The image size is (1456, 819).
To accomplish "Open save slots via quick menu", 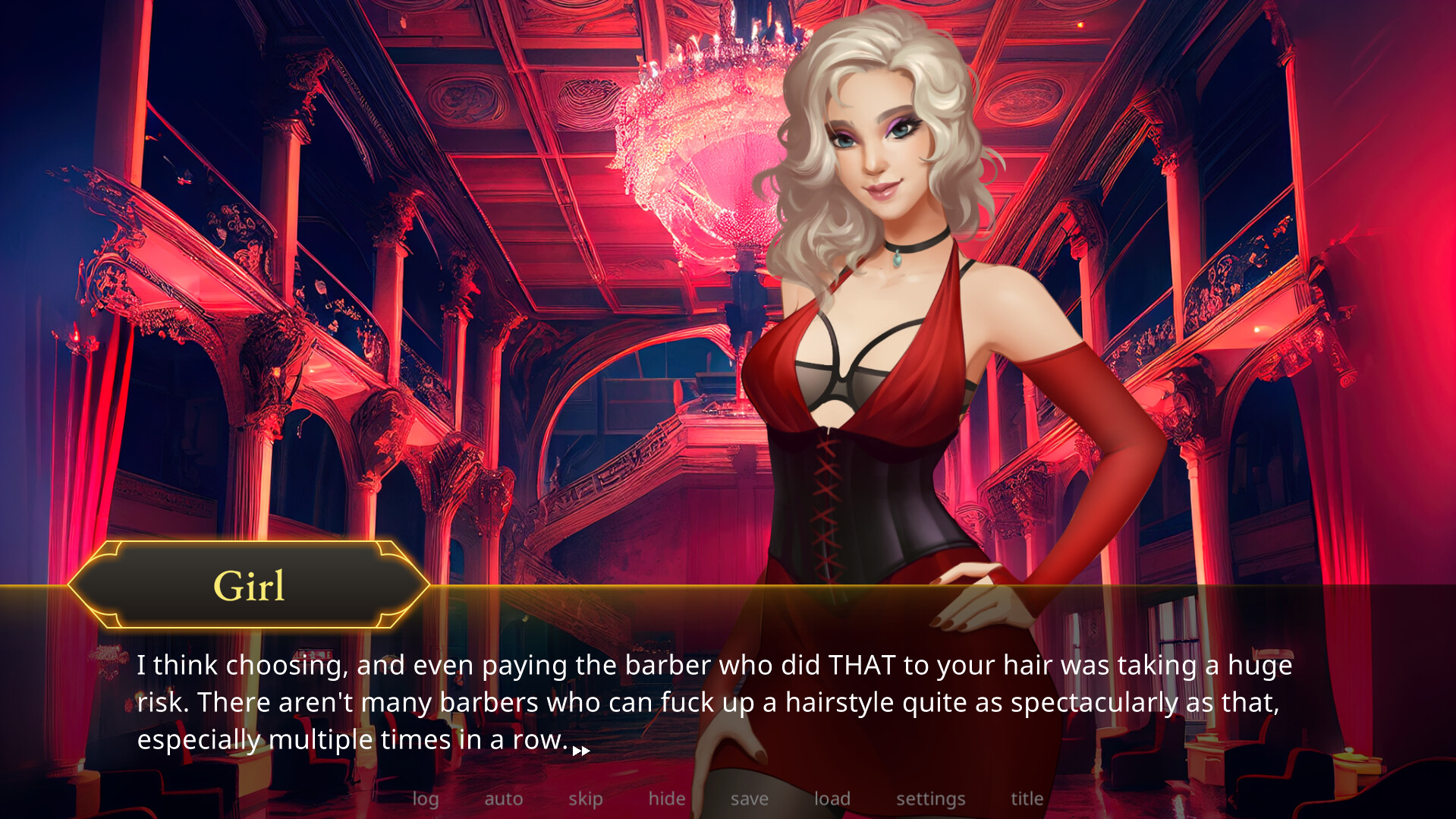I will 749,799.
